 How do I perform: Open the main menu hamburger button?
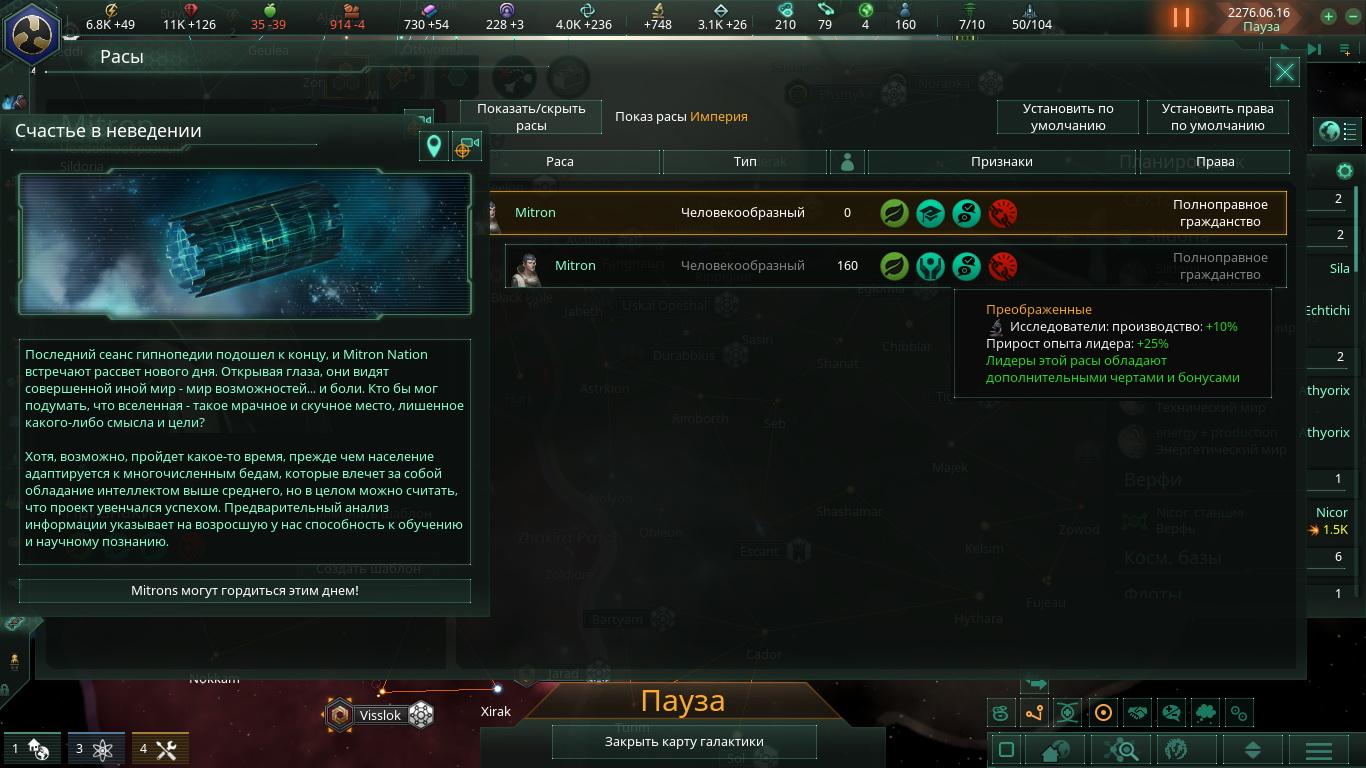pos(1318,750)
